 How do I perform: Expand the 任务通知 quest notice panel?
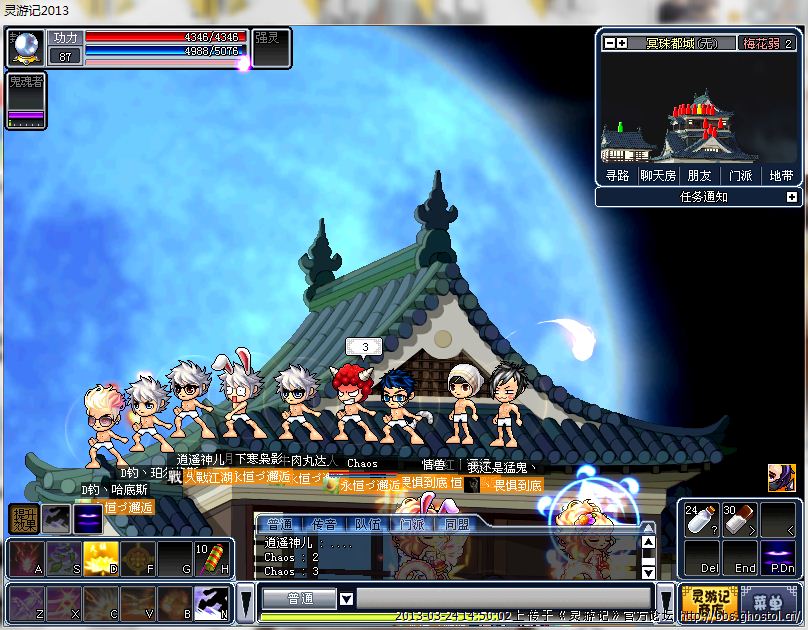(792, 197)
